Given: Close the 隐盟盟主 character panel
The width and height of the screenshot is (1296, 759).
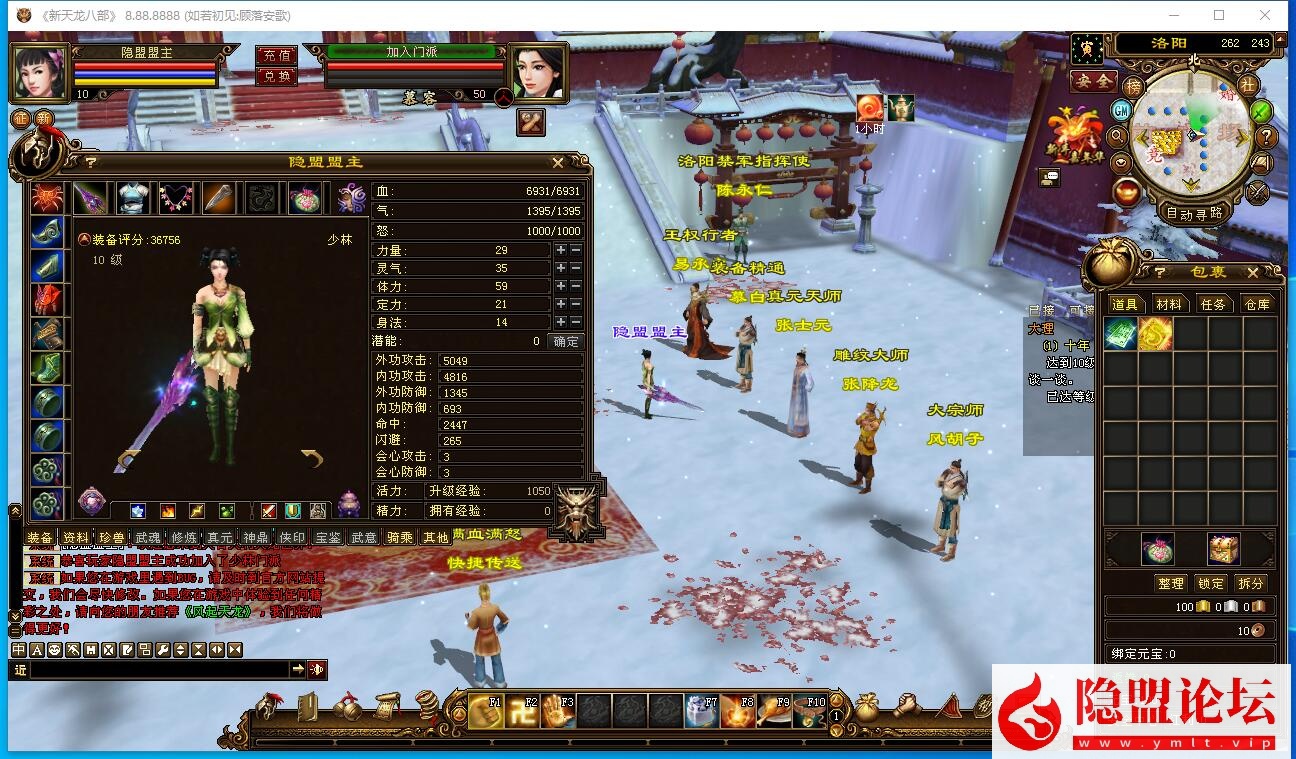Looking at the screenshot, I should [558, 162].
